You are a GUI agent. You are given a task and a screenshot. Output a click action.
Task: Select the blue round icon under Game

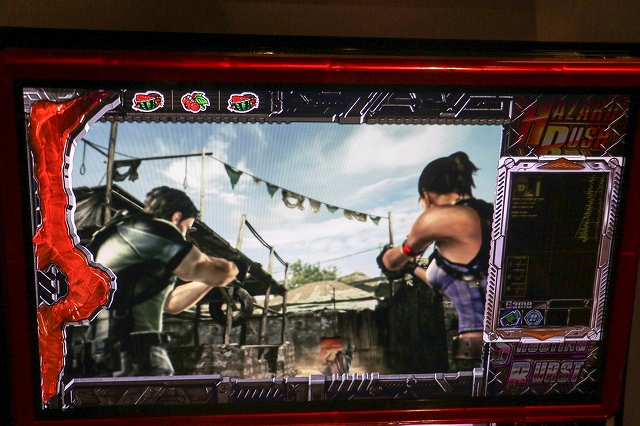click(x=534, y=318)
